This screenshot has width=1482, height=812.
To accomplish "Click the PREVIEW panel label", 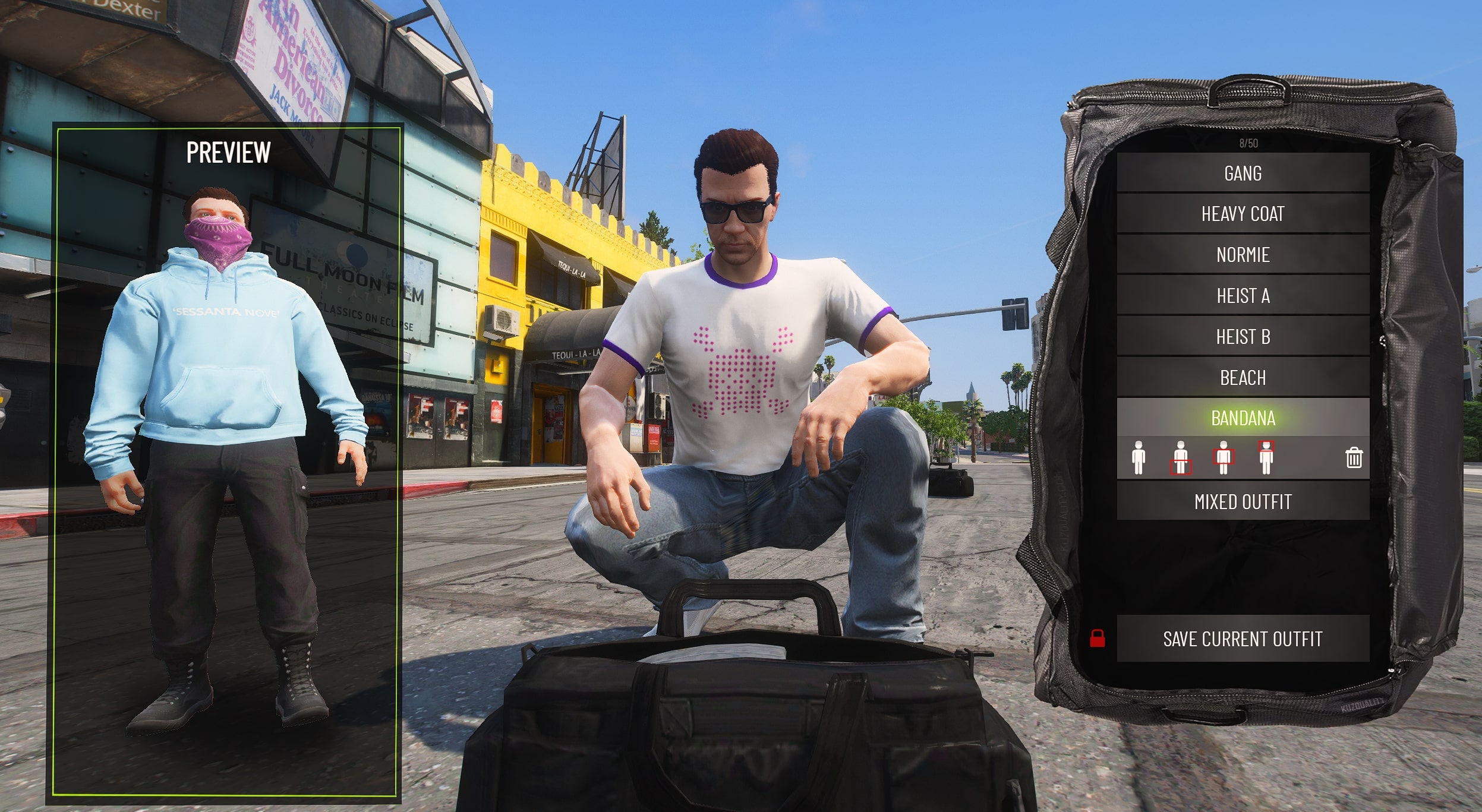I will [x=229, y=152].
